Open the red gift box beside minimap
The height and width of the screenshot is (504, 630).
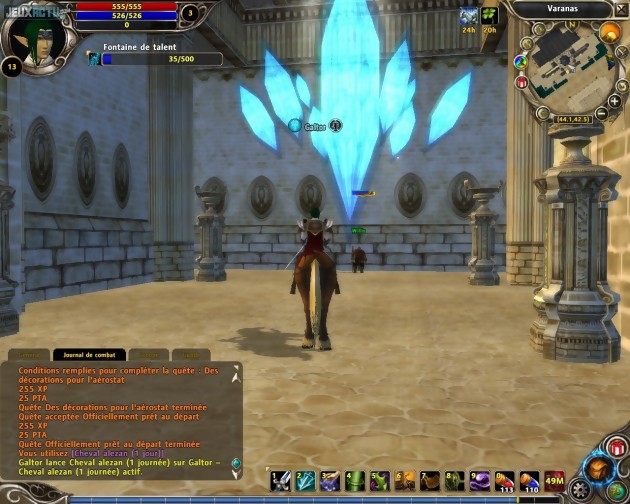click(521, 82)
